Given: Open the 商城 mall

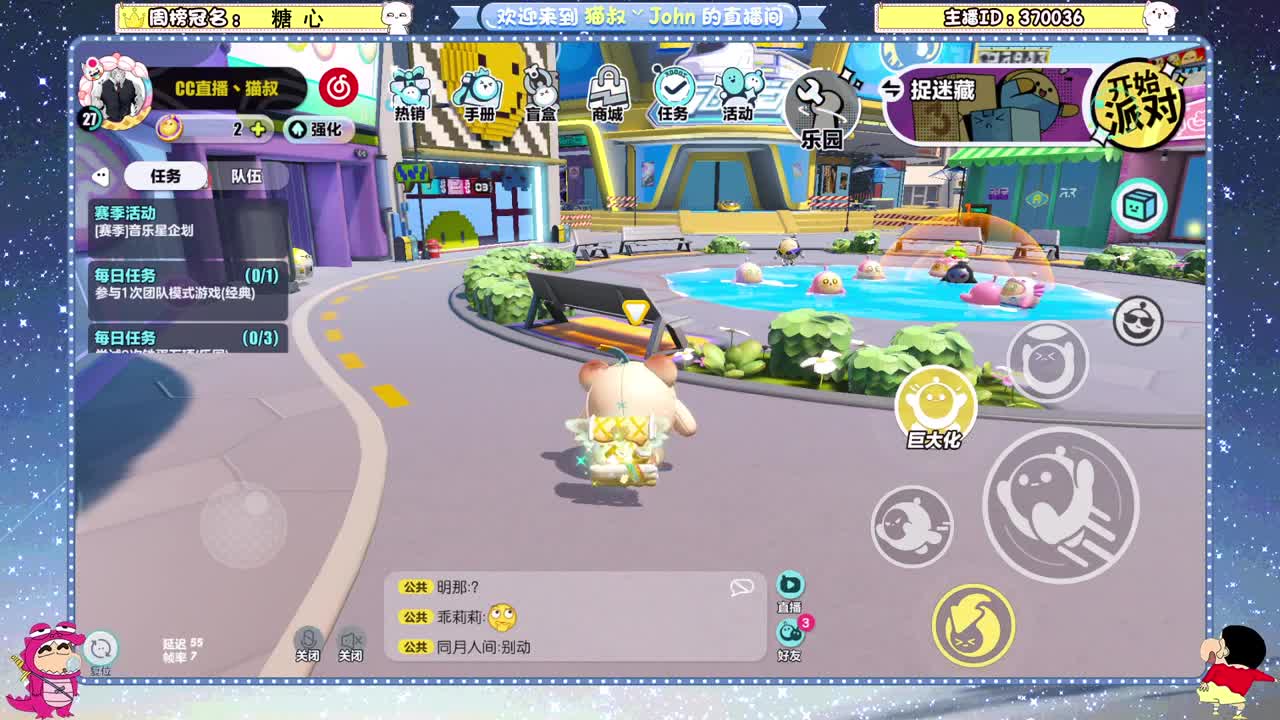Looking at the screenshot, I should click(x=607, y=92).
